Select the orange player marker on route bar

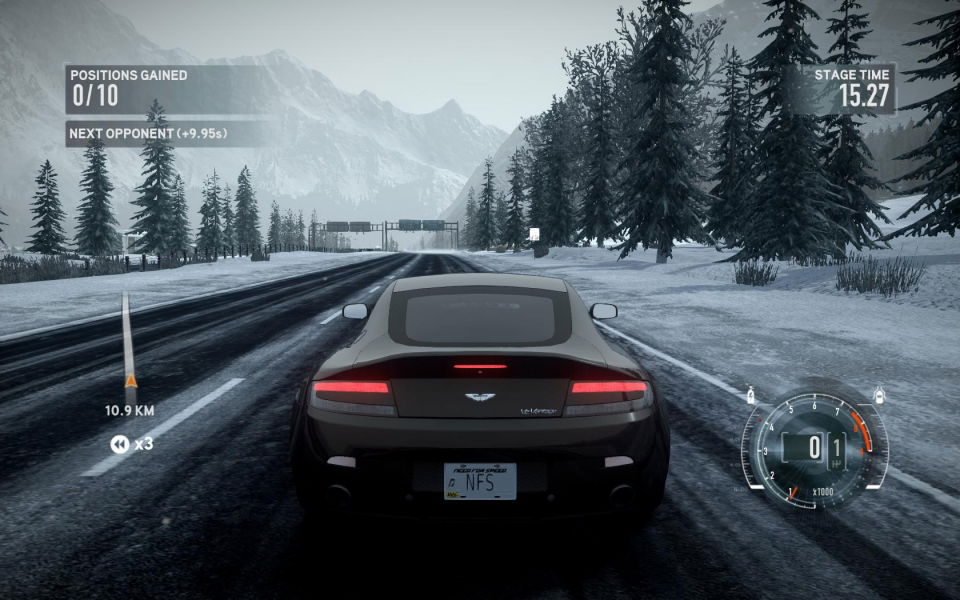[130, 380]
